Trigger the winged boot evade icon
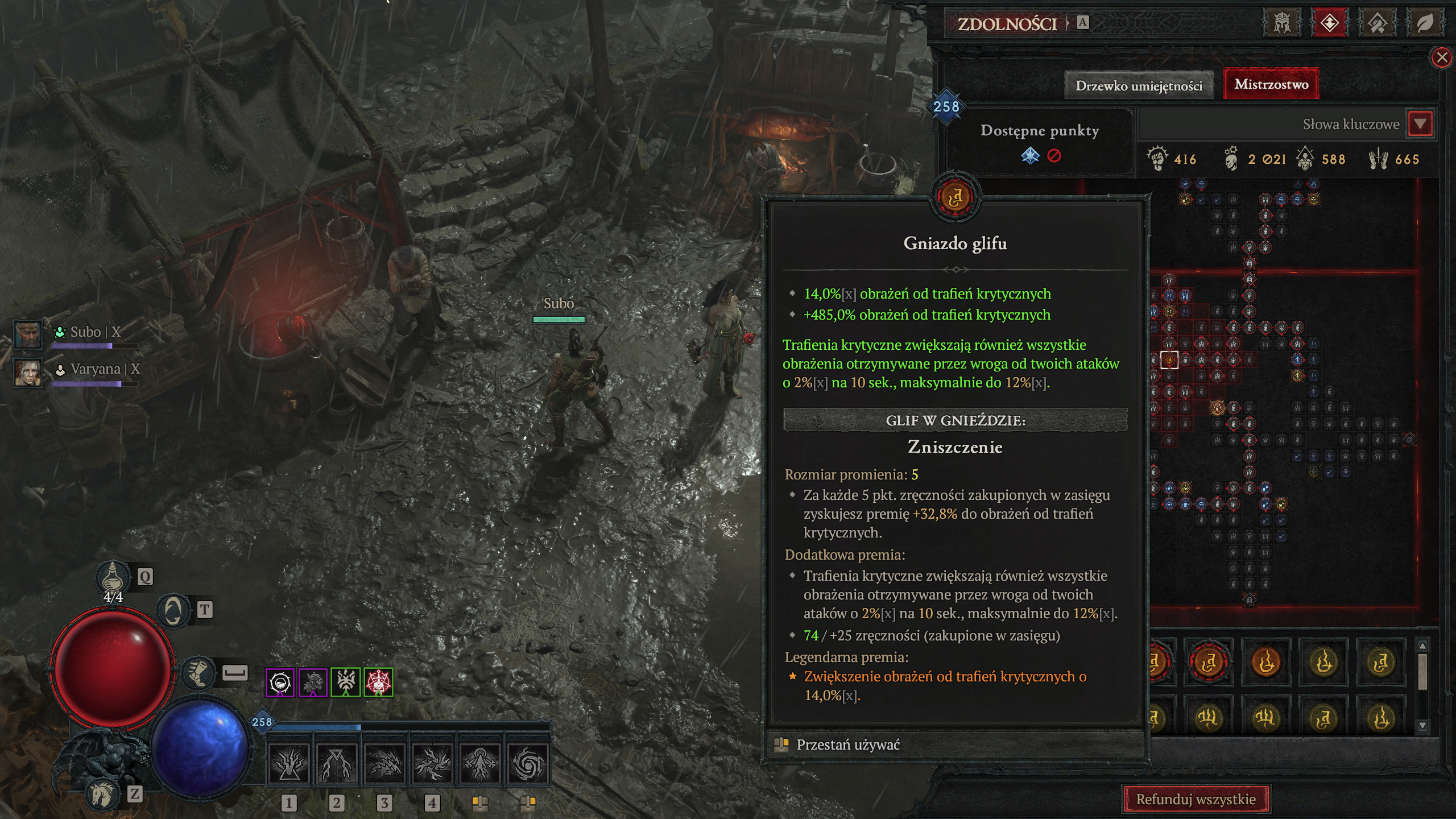 [x=198, y=673]
